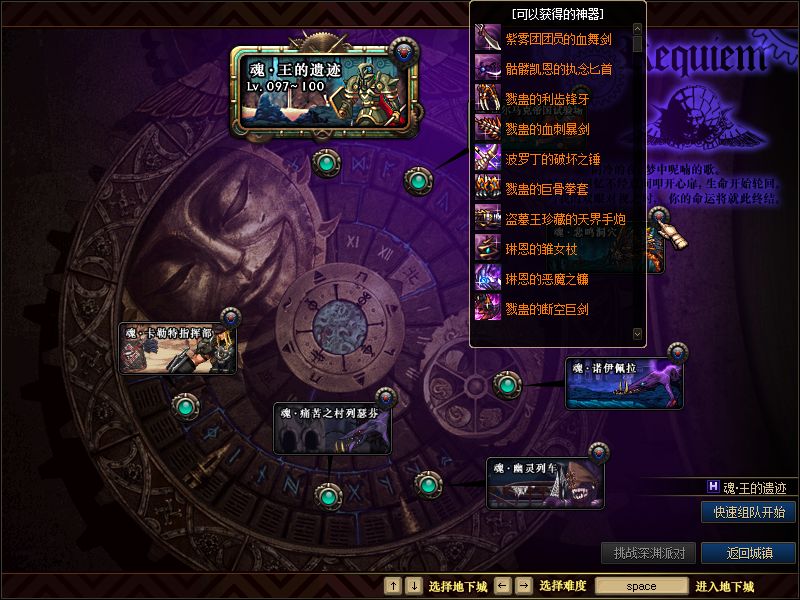Pick the 魂·幽灵列车 dungeon tile
Image resolution: width=800 pixels, height=600 pixels.
pos(545,484)
